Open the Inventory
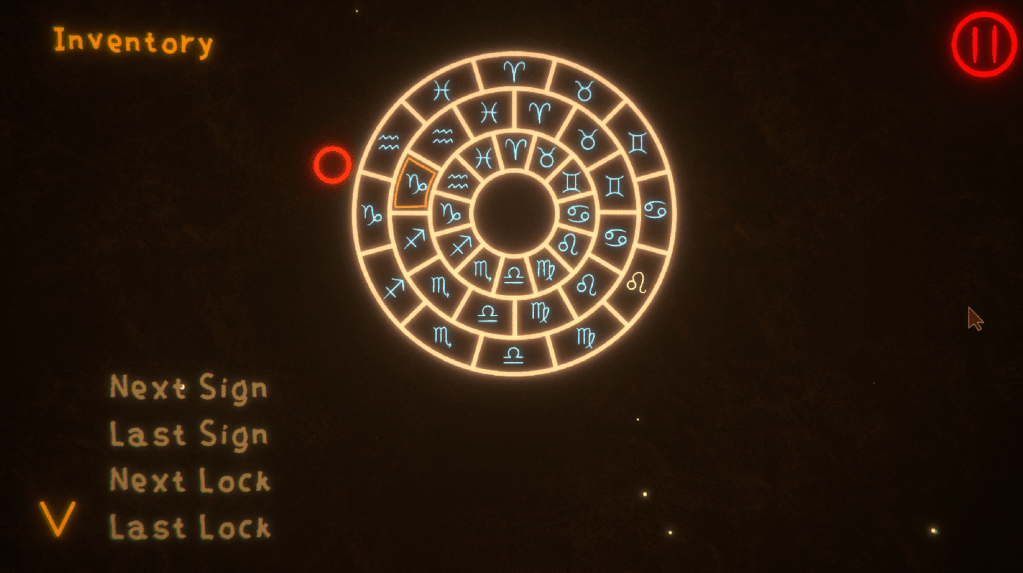Viewport: 1023px width, 573px height. [x=133, y=42]
